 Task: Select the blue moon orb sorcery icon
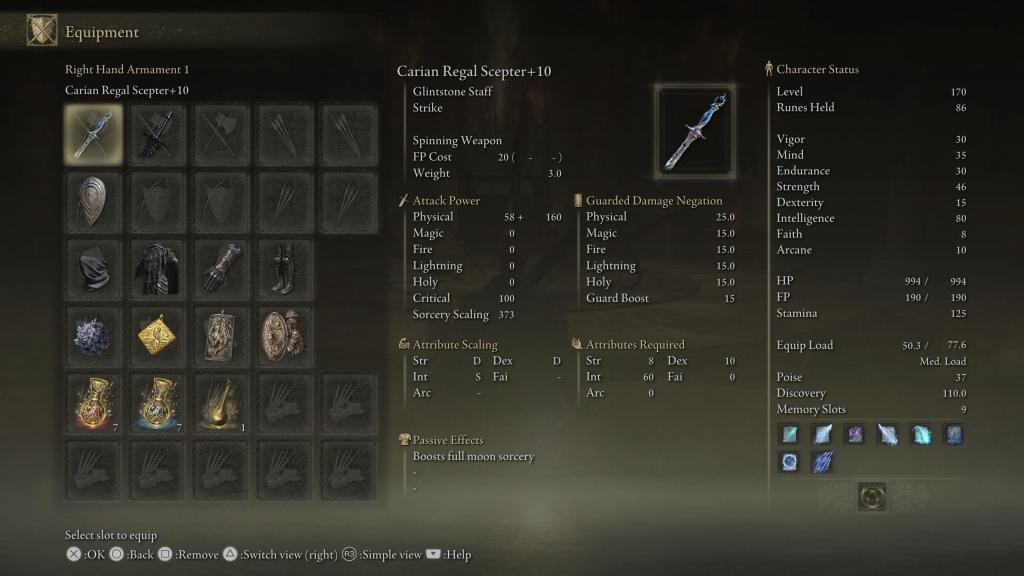[x=789, y=463]
